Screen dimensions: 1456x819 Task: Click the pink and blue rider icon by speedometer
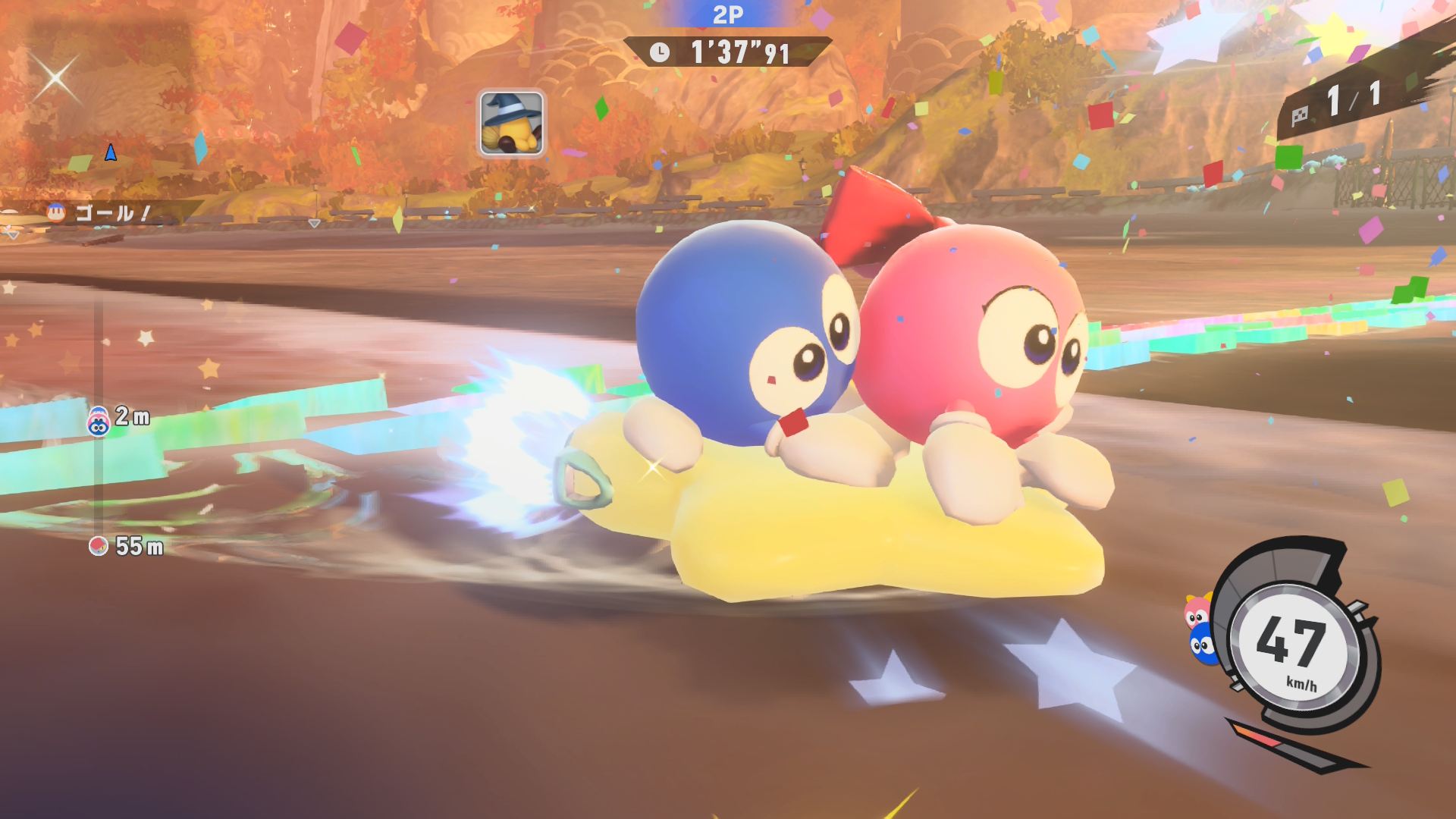click(1199, 630)
